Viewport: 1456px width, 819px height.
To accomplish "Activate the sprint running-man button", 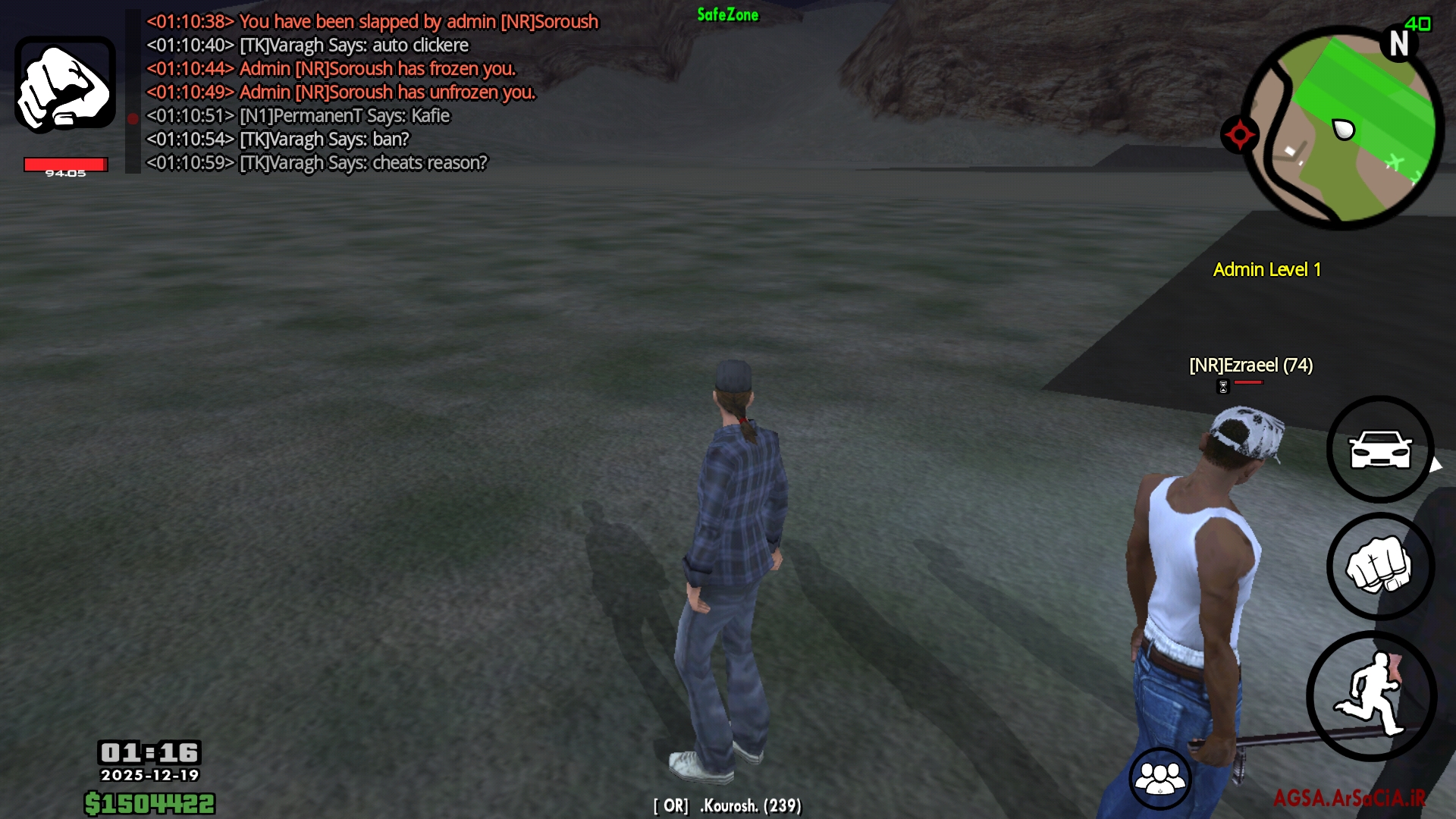I will pos(1371,695).
